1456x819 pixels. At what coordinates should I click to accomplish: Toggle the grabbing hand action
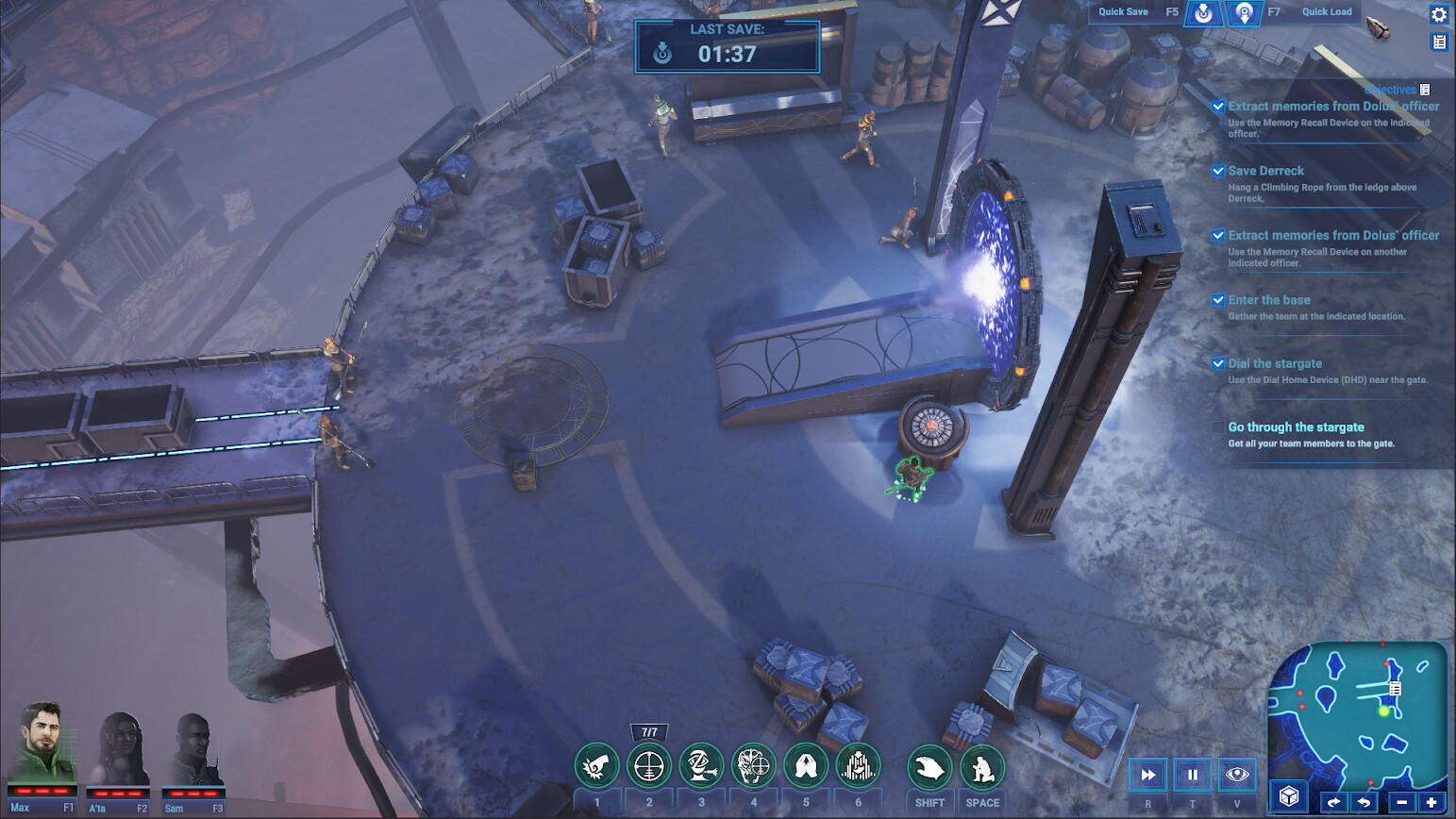coord(929,768)
